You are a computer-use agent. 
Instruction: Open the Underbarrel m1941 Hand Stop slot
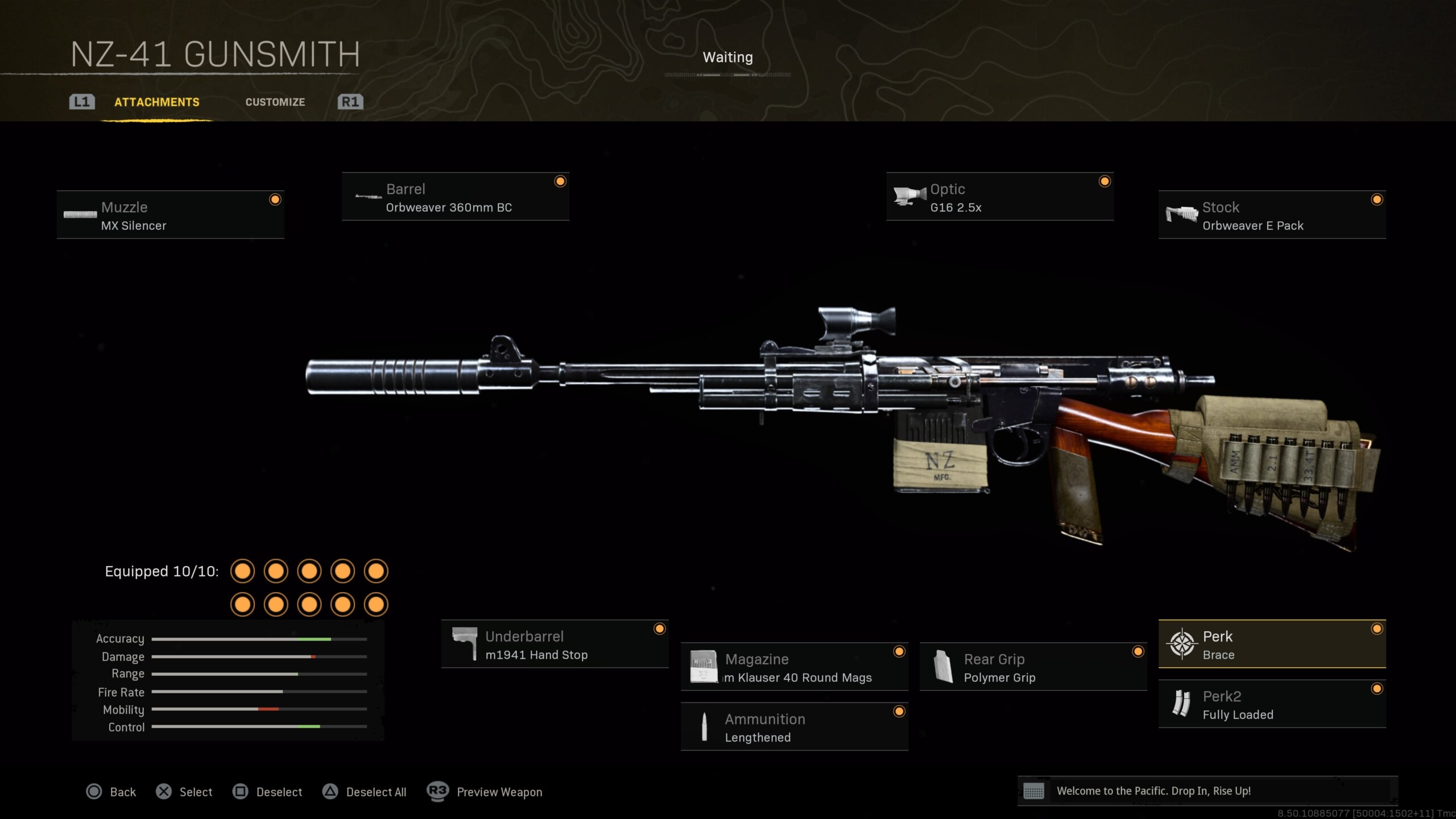pyautogui.click(x=555, y=644)
